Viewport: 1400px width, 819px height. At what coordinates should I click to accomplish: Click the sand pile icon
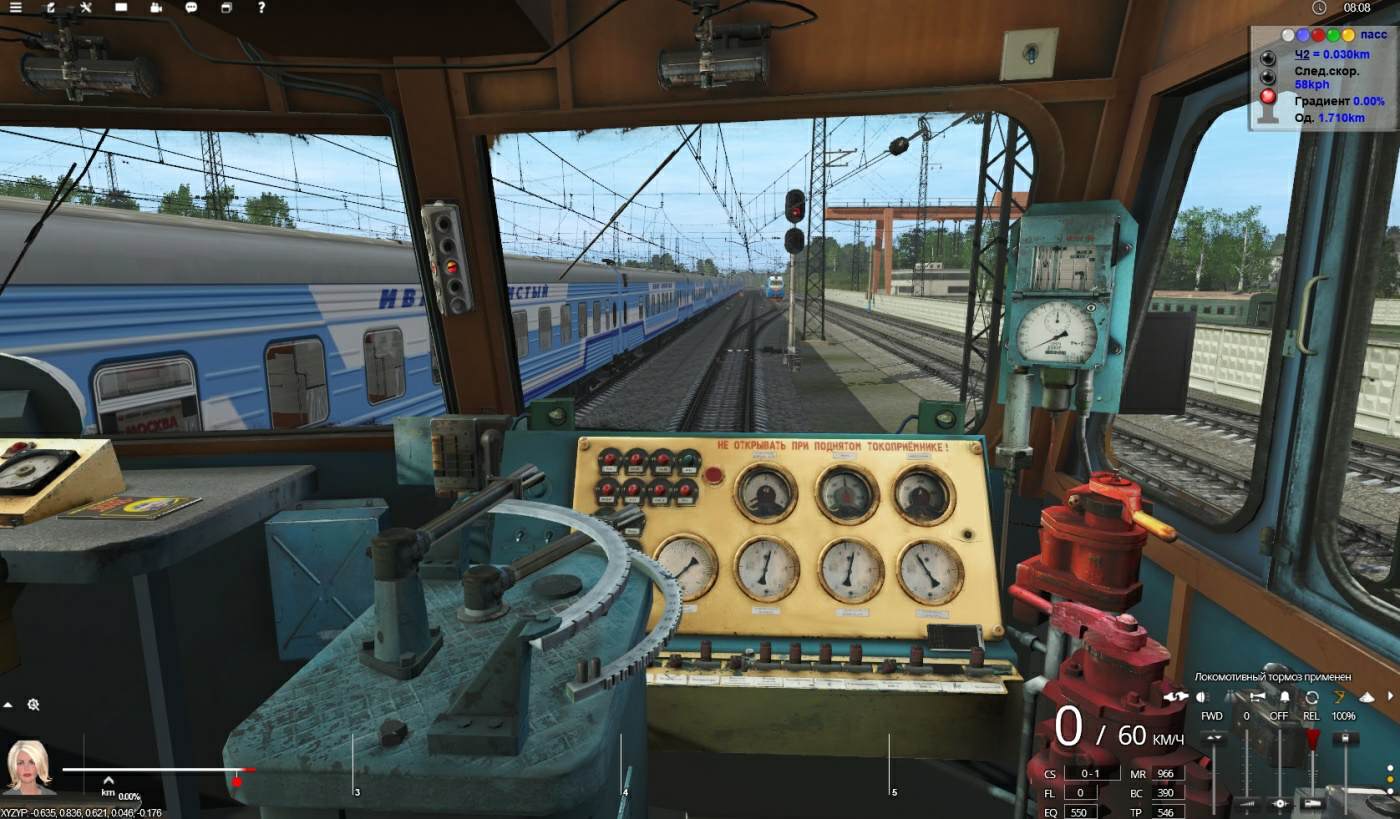pos(1365,697)
